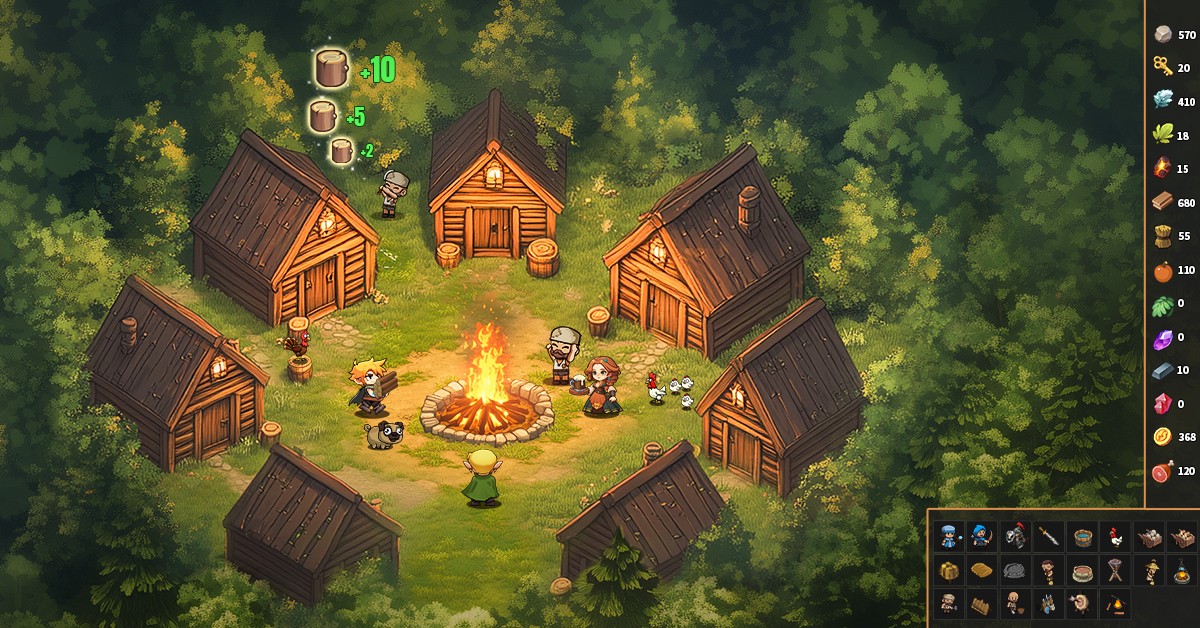The image size is (1200, 628).
Task: Select the flat hay bedding item
Action: pyautogui.click(x=981, y=570)
